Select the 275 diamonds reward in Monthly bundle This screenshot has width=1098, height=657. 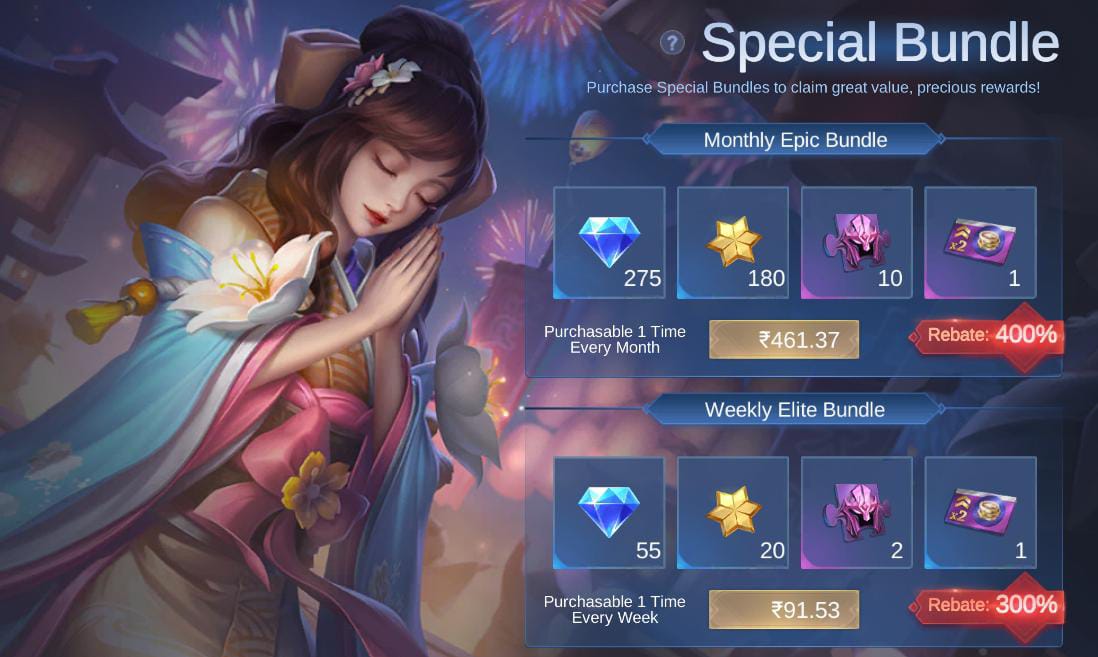click(x=609, y=242)
